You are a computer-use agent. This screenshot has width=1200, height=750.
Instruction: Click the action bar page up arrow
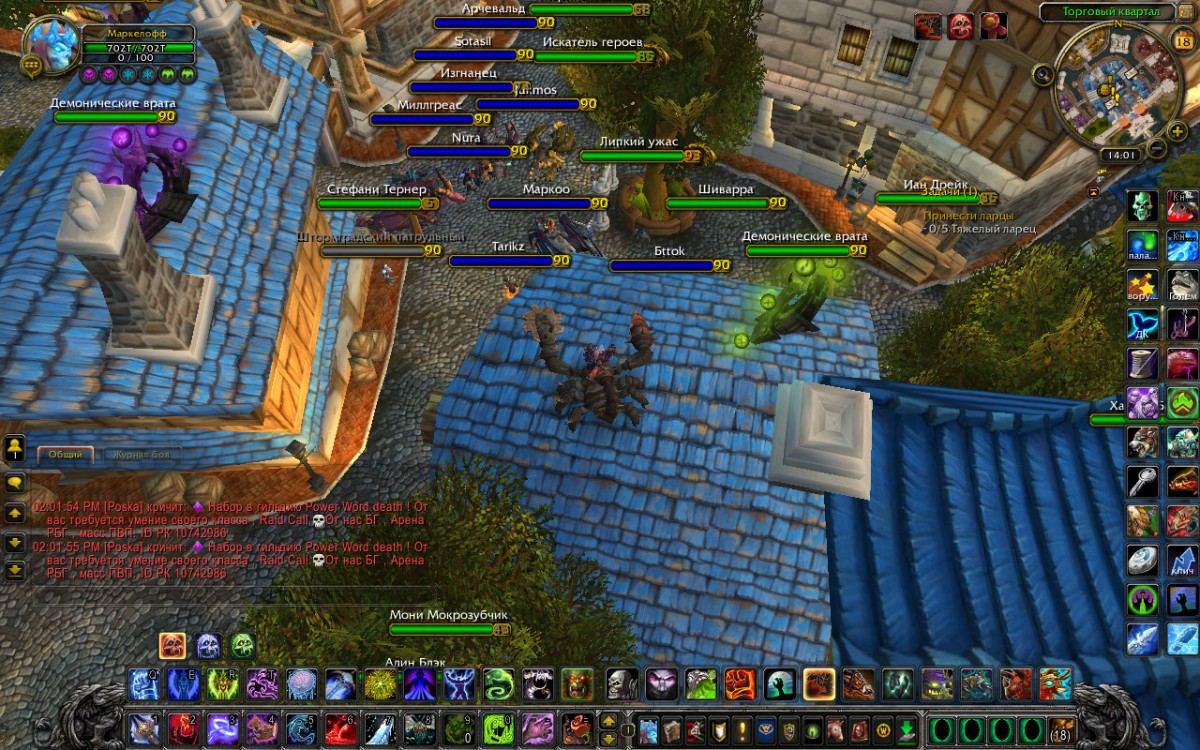(x=607, y=720)
